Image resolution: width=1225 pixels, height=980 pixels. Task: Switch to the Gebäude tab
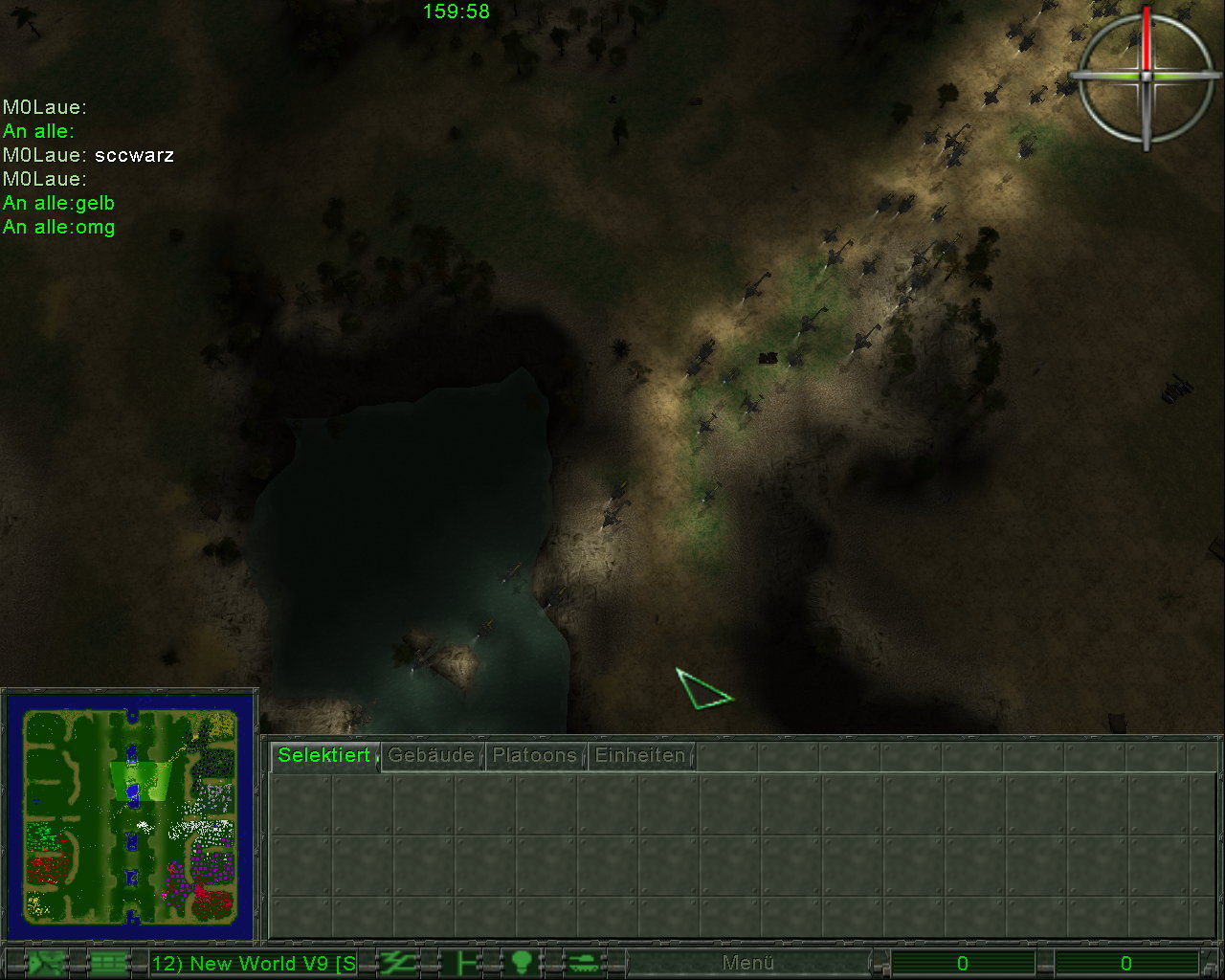point(432,755)
